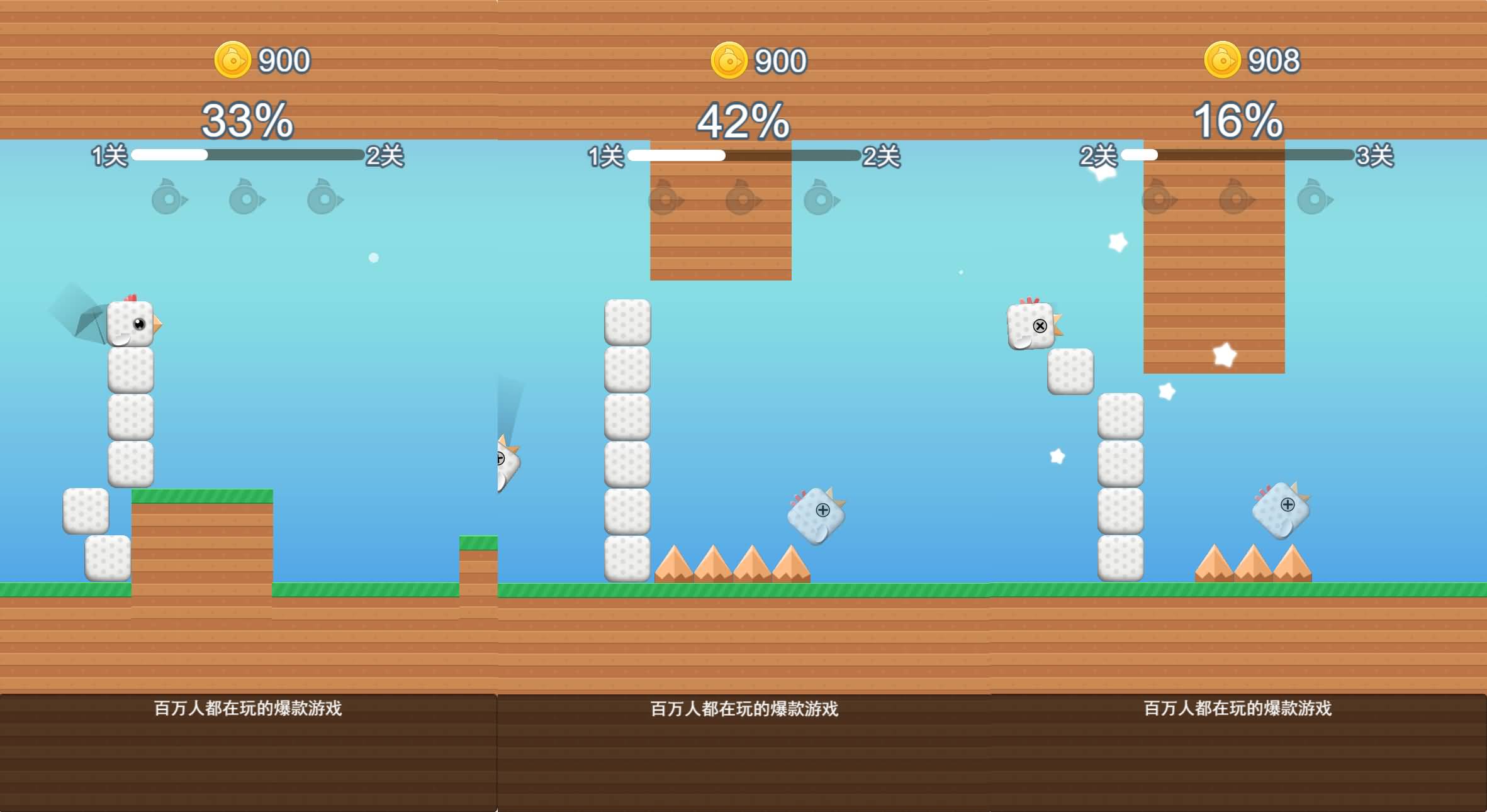Click the coin icon beside the 908 count

point(1223,60)
